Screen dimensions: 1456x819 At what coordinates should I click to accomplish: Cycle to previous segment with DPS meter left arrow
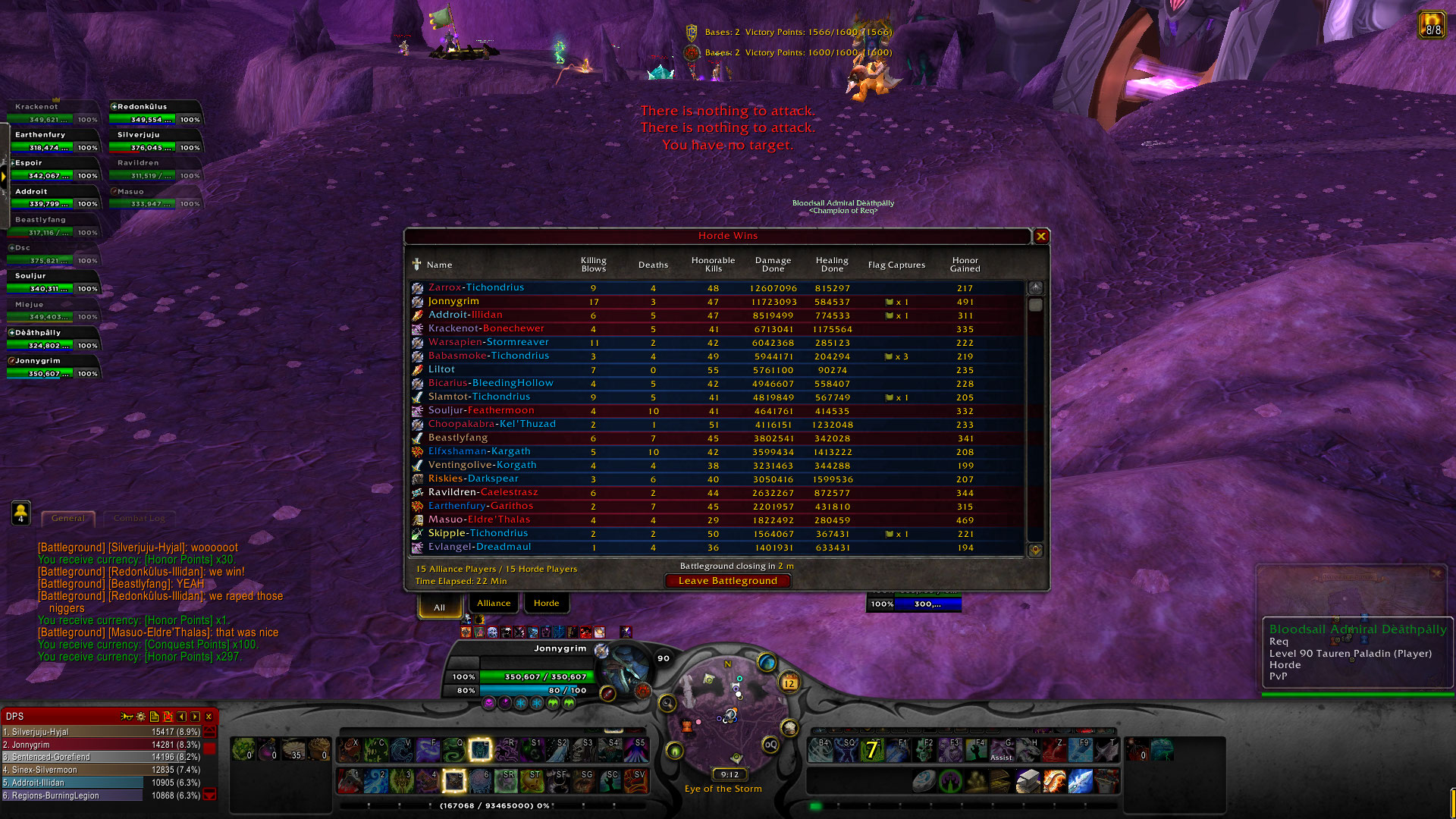pos(181,716)
